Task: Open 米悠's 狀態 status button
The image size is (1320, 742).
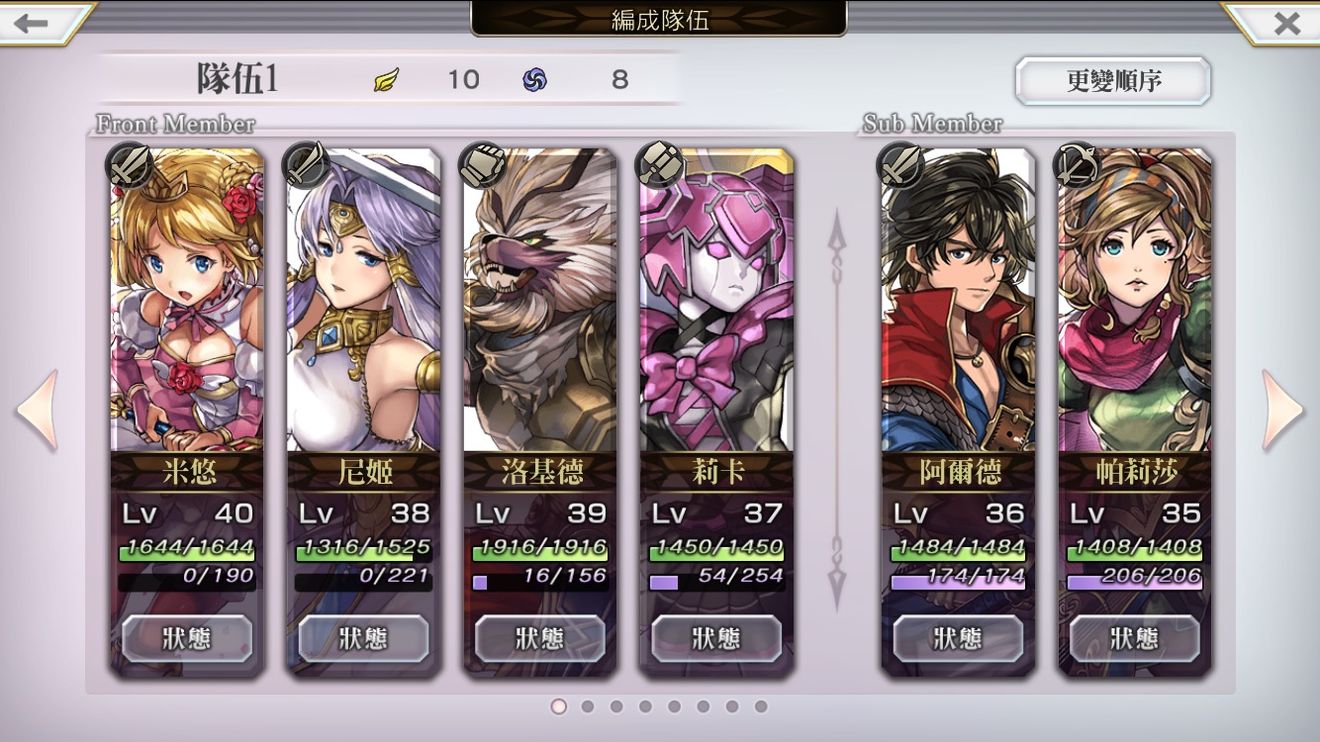Action: pos(187,638)
